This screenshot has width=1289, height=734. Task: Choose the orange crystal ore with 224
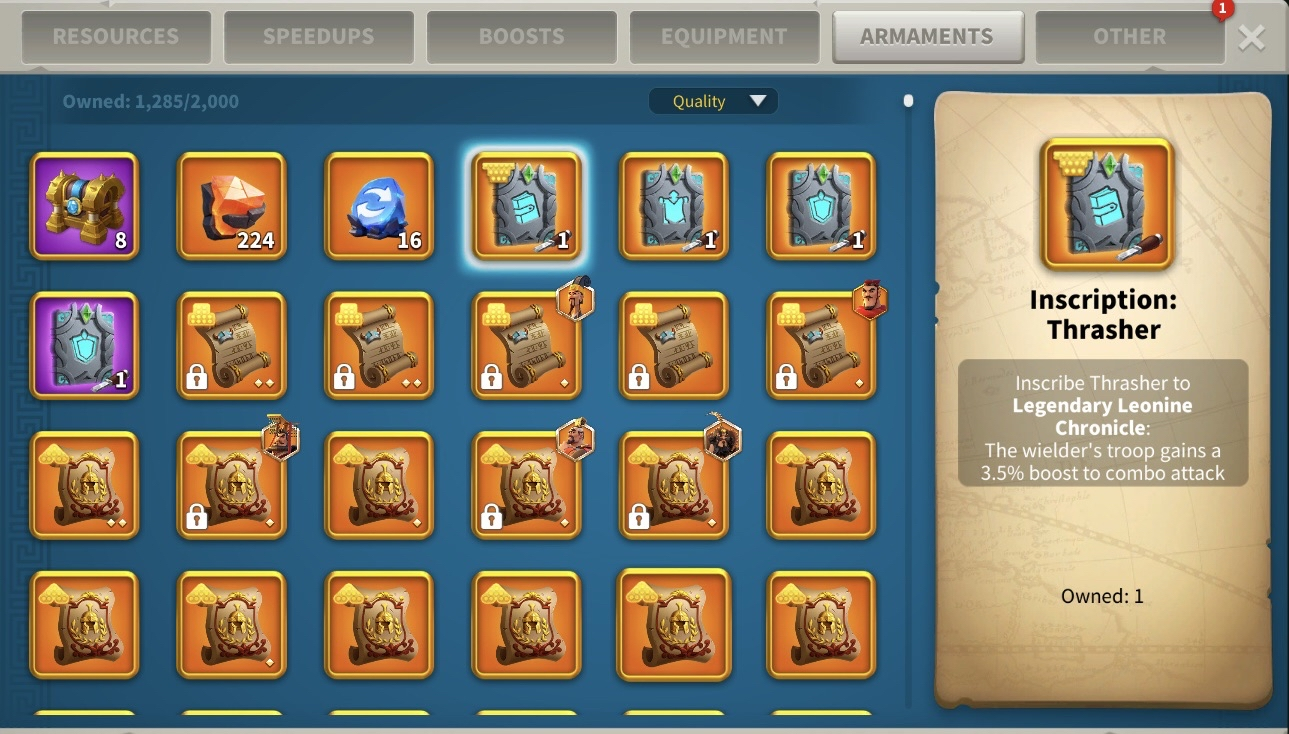coord(232,206)
